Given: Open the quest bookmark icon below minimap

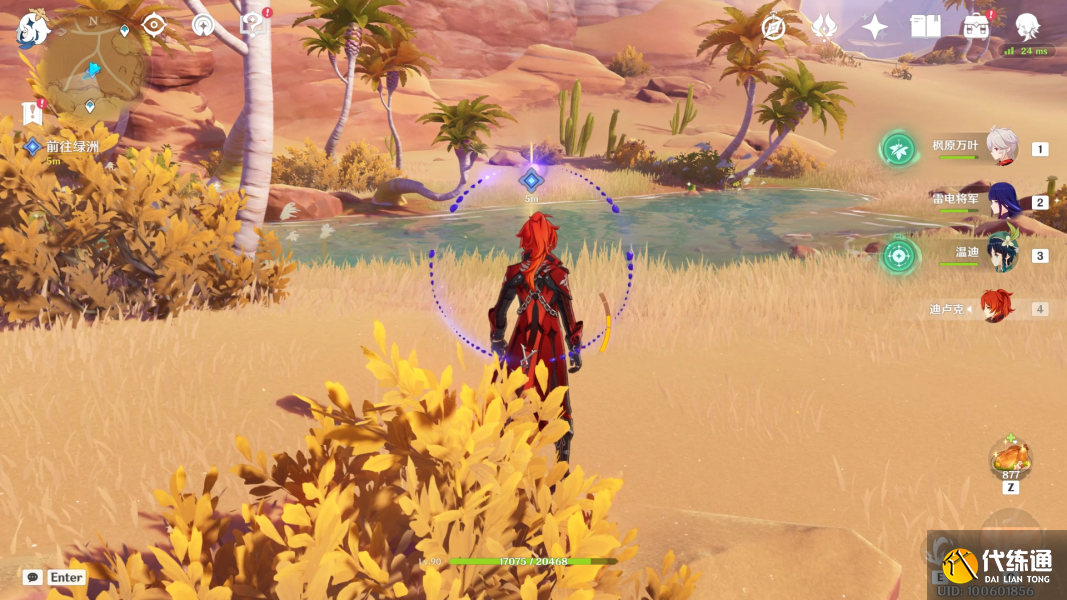Looking at the screenshot, I should pyautogui.click(x=32, y=113).
